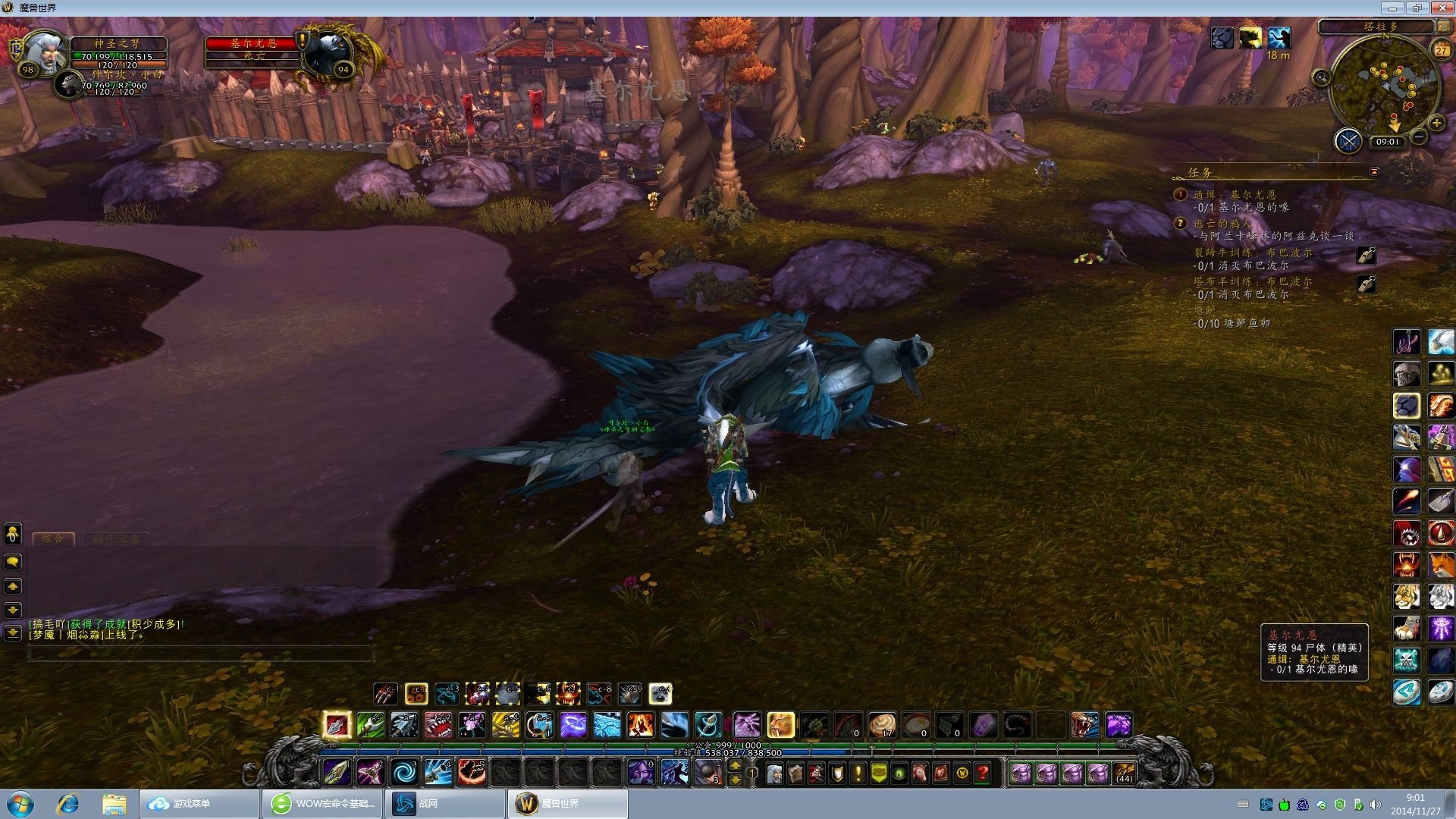Select the 综合 general chat tab
The image size is (1456, 819).
pos(53,539)
